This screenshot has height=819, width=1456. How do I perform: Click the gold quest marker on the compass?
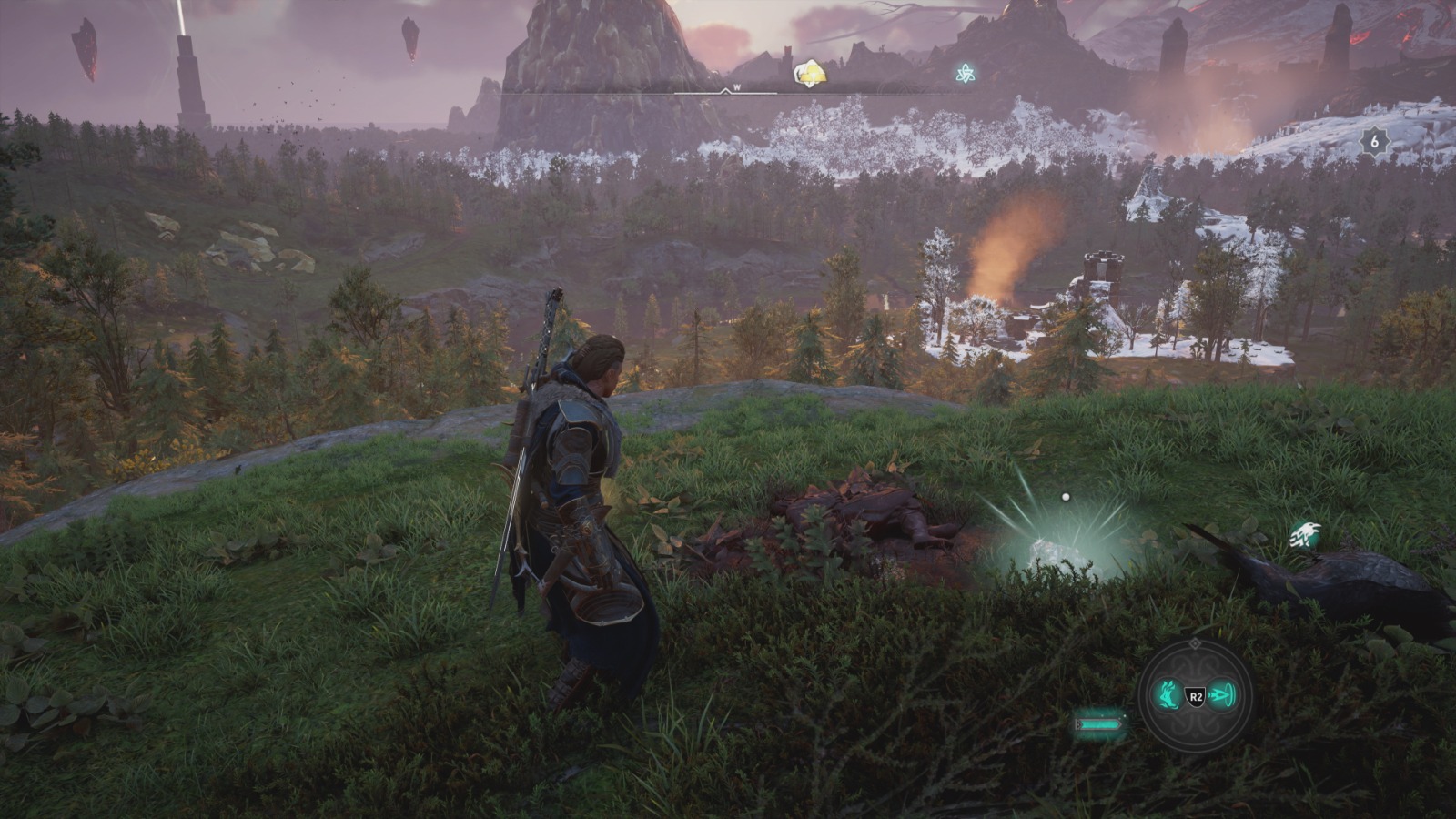tap(809, 74)
